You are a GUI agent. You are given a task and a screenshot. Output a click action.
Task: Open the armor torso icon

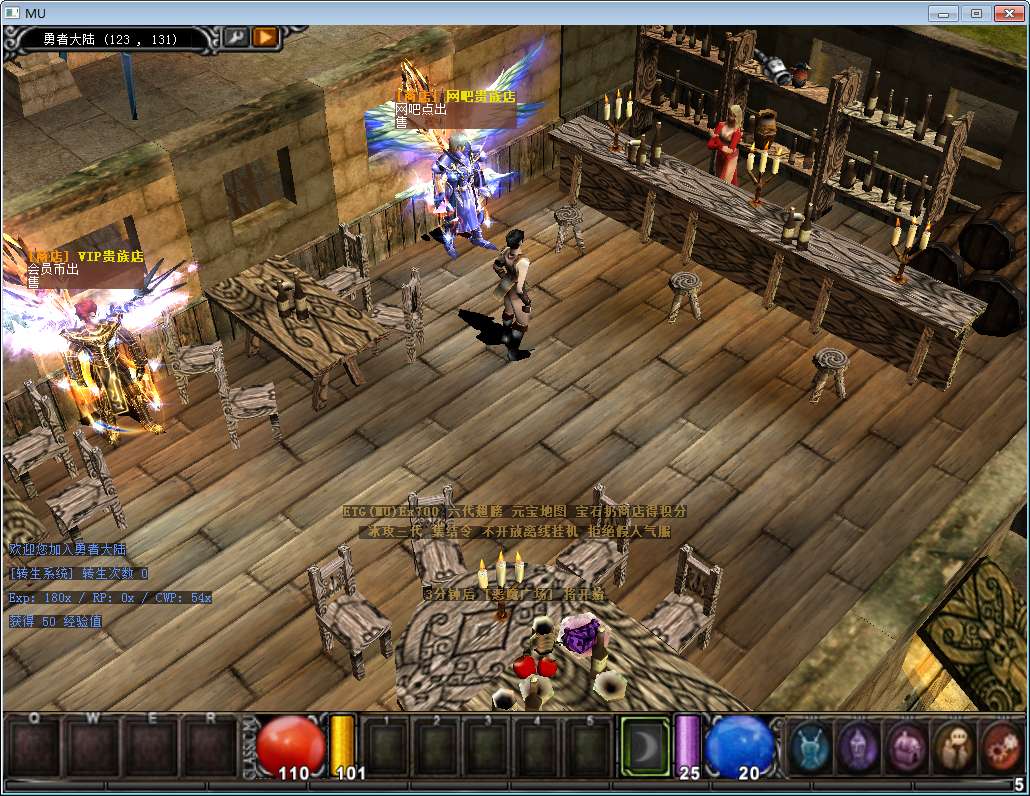(906, 746)
